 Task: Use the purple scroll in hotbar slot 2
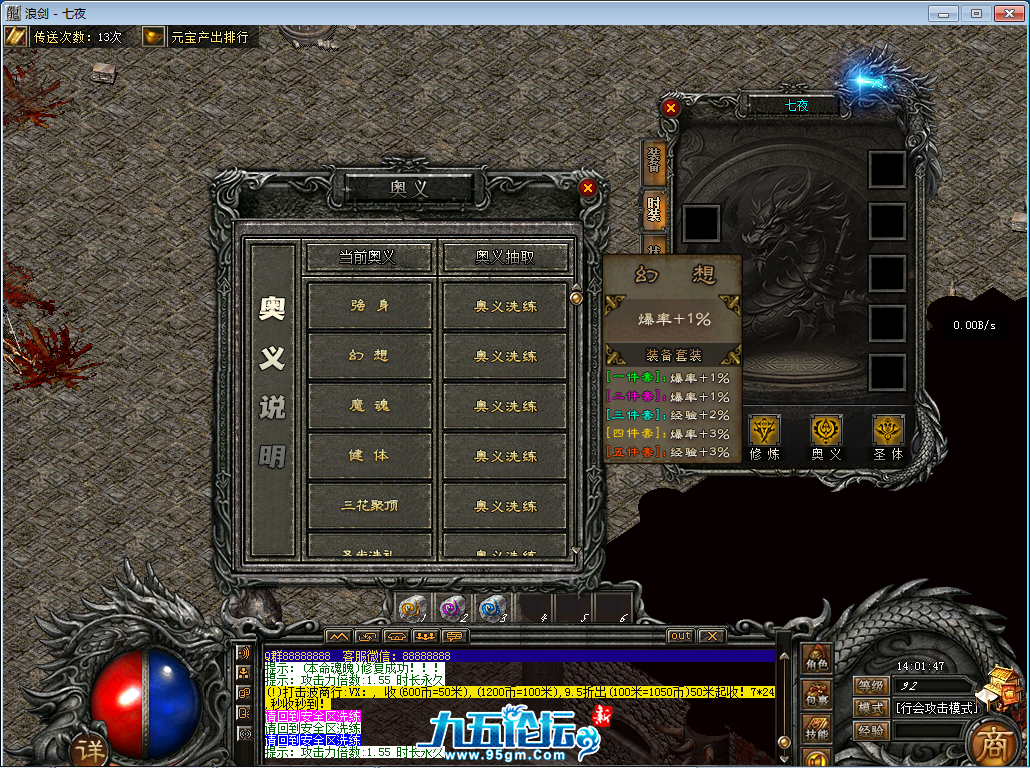click(x=453, y=608)
